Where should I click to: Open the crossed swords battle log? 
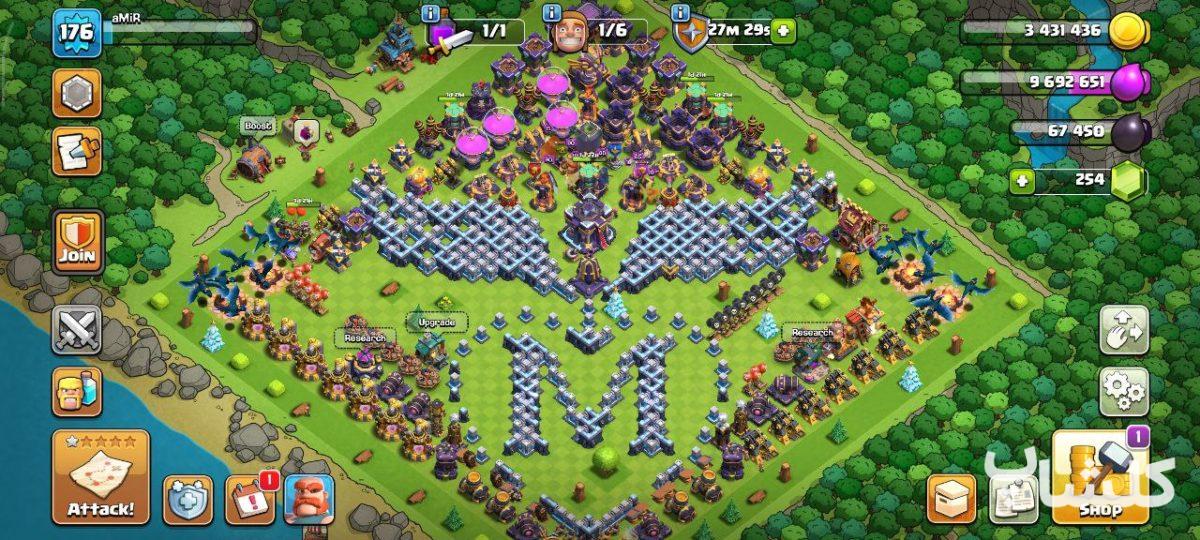click(78, 329)
